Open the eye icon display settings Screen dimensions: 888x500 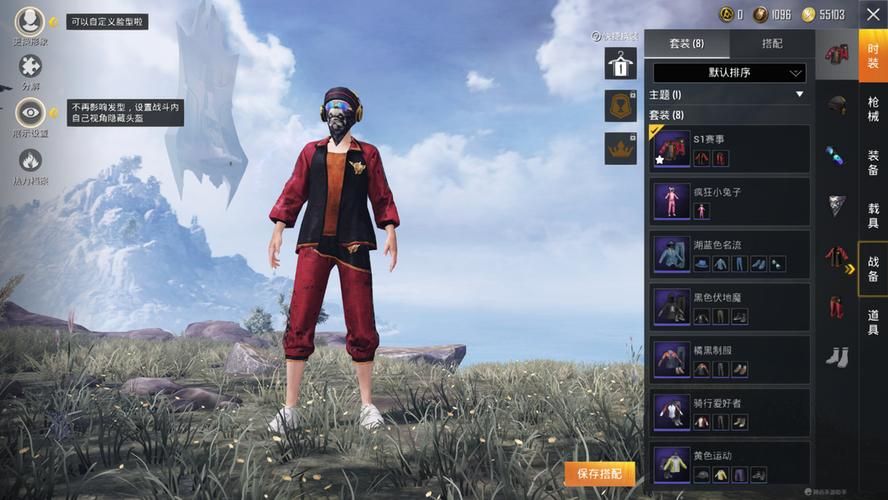click(x=30, y=112)
